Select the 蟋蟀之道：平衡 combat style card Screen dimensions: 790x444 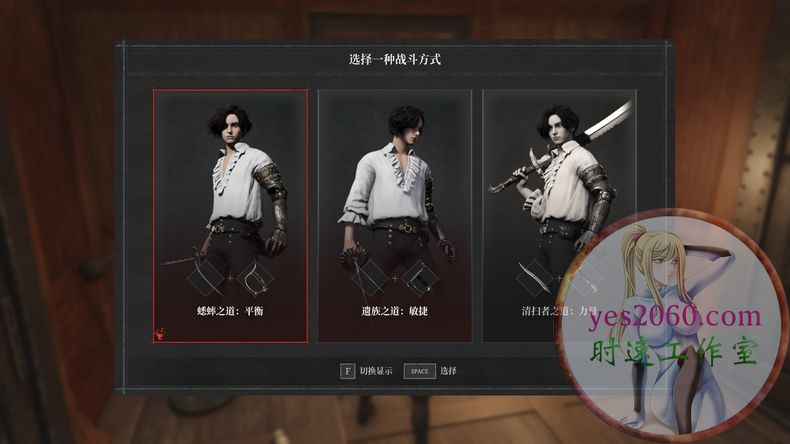pyautogui.click(x=230, y=215)
